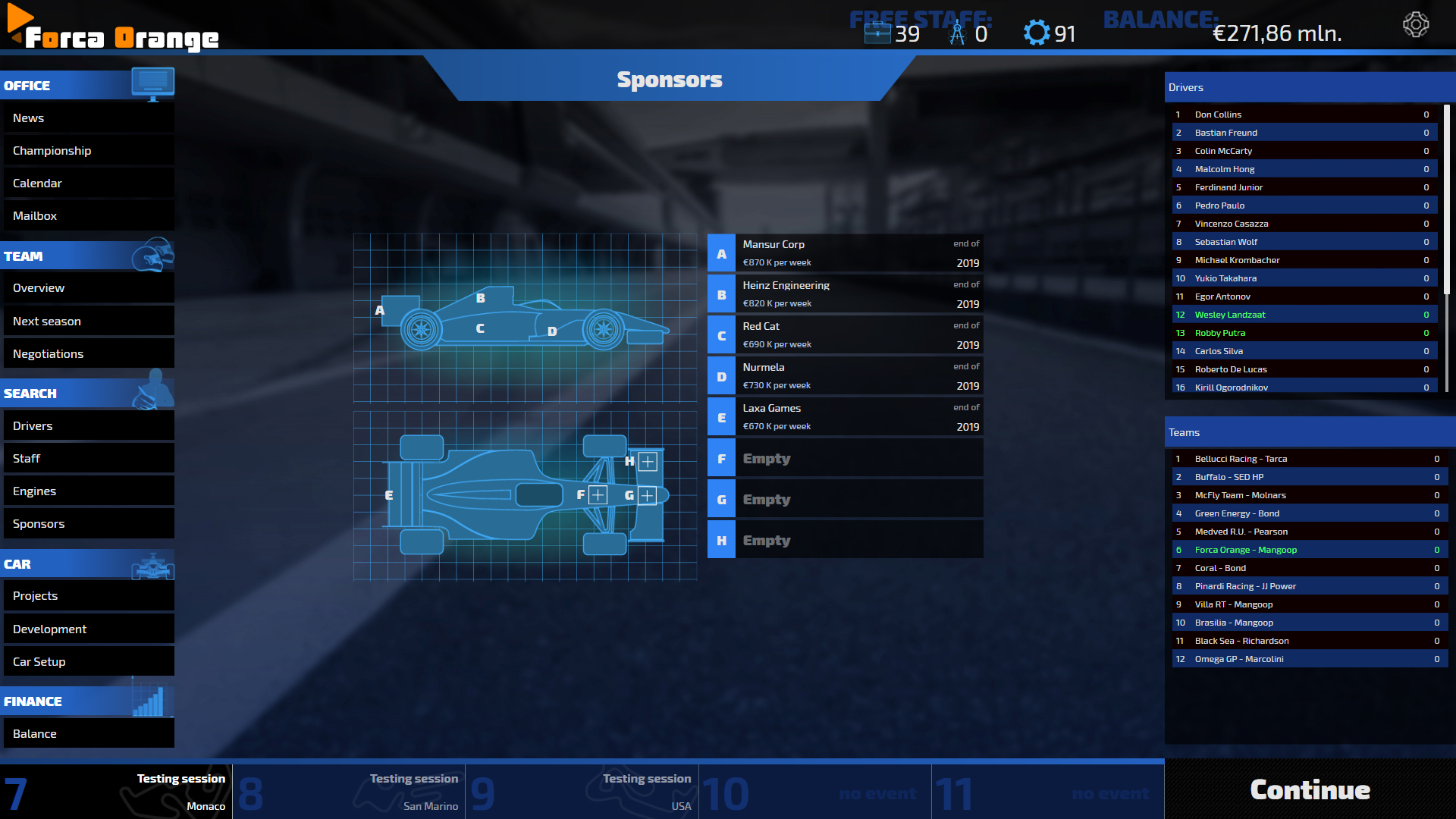Screen dimensions: 1456x819
Task: Select the Mansur Corp sponsor row
Action: tap(845, 253)
